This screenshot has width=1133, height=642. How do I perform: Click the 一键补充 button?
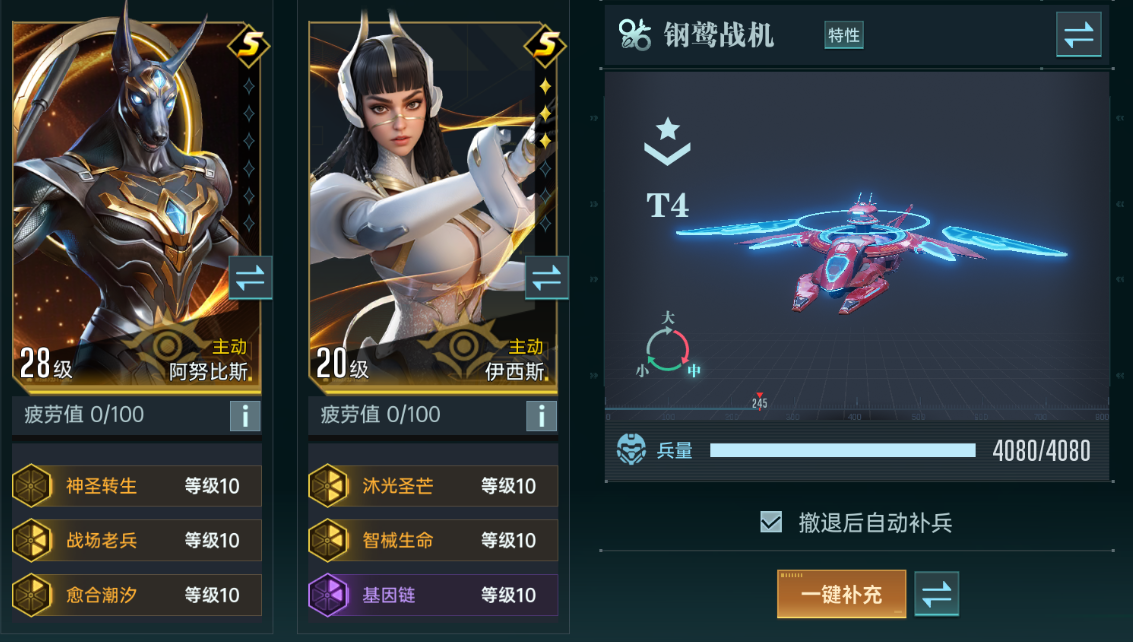(841, 594)
